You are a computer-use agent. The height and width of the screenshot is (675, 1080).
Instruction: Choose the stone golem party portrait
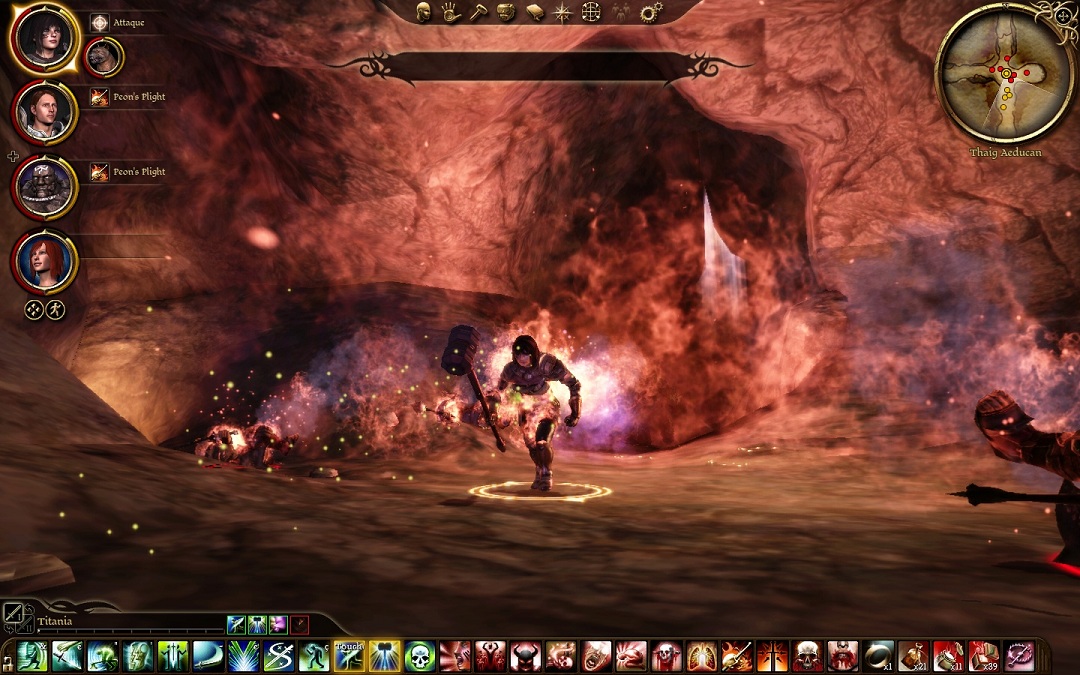coord(44,187)
